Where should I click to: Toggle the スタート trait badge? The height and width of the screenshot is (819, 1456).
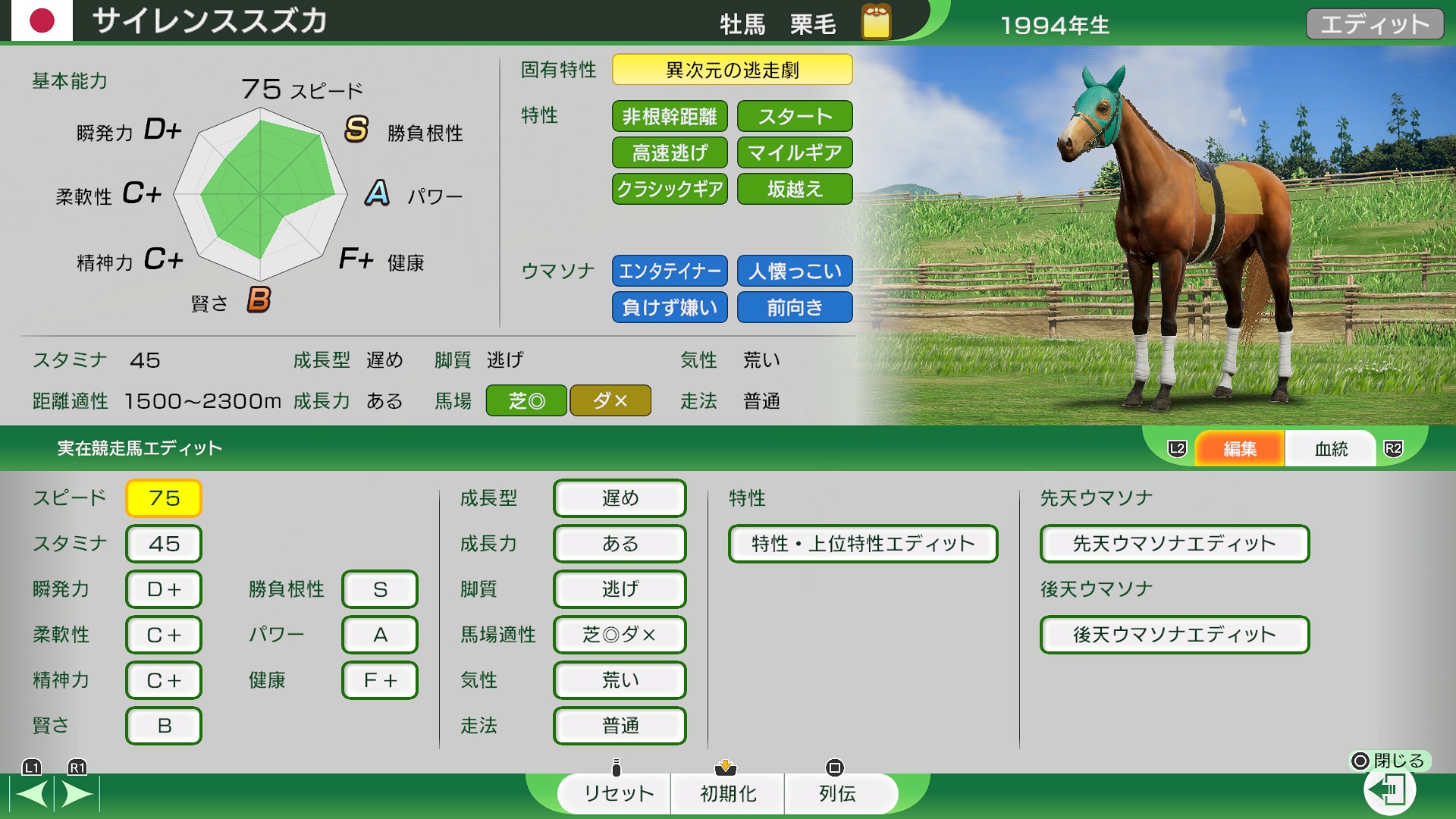click(794, 116)
